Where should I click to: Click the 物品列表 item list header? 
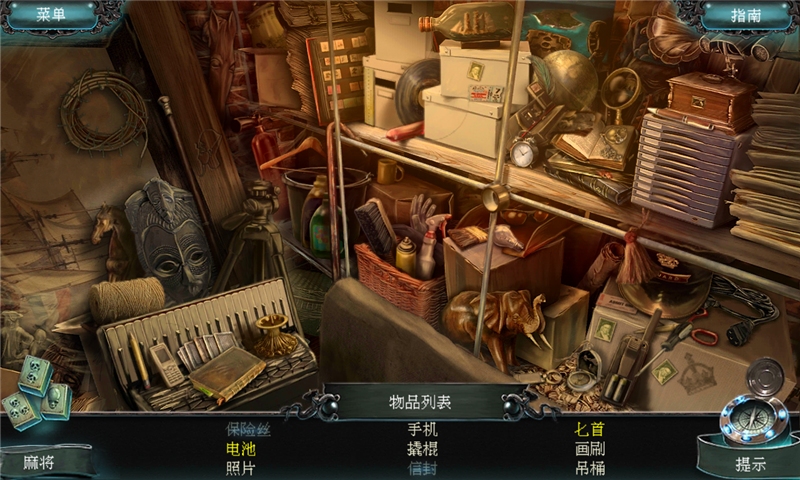click(420, 403)
